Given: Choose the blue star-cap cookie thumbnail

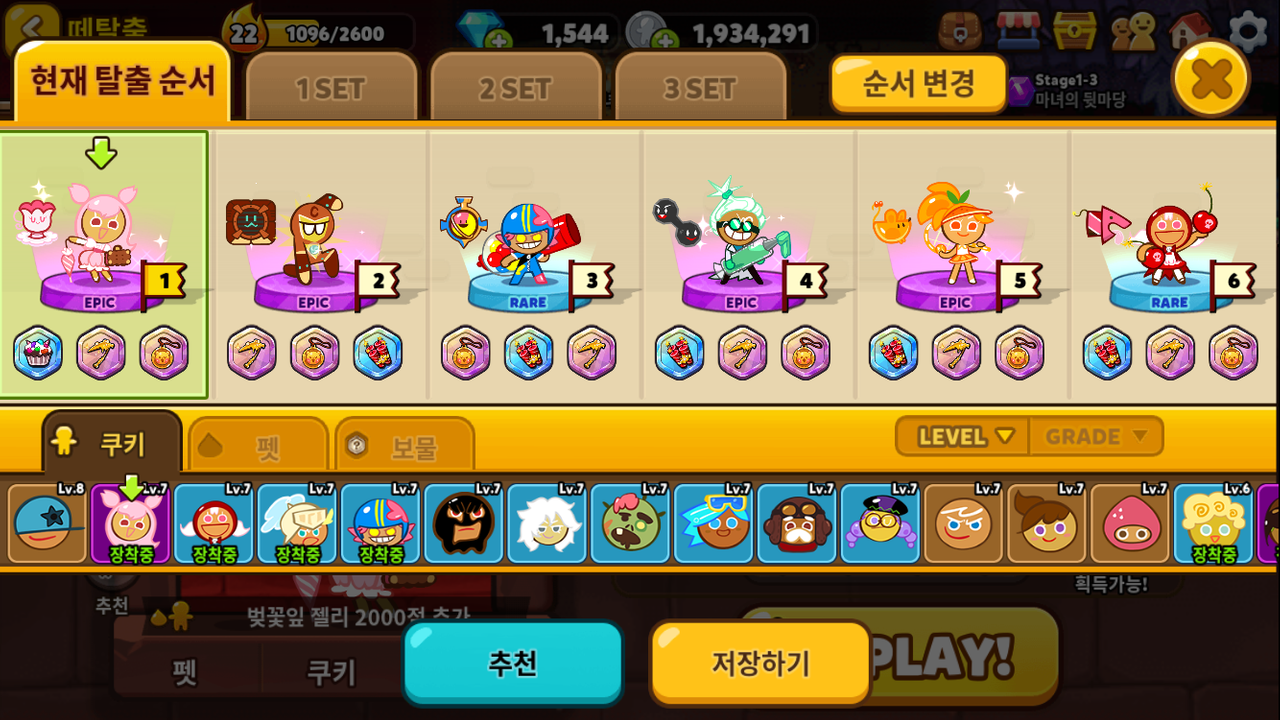Looking at the screenshot, I should (x=47, y=524).
